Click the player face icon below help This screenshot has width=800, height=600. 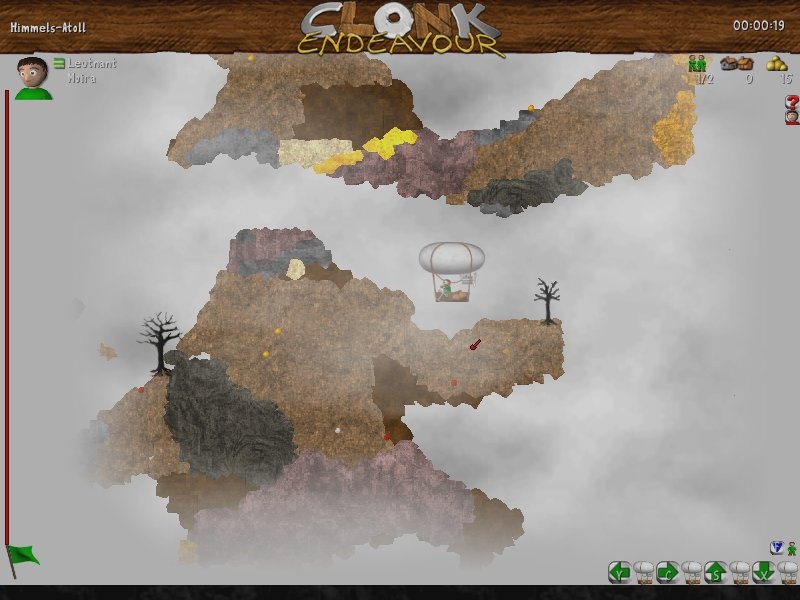[792, 117]
